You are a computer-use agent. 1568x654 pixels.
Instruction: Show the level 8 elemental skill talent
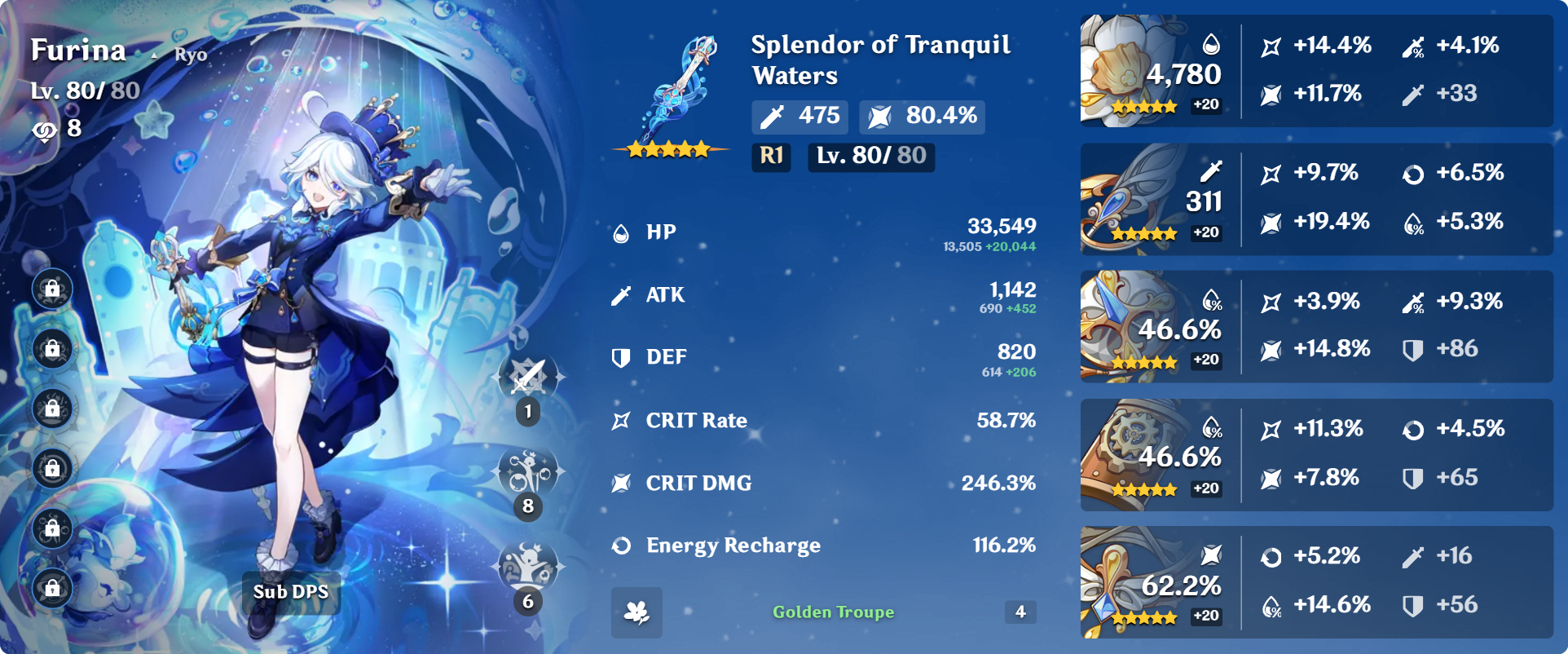(529, 473)
